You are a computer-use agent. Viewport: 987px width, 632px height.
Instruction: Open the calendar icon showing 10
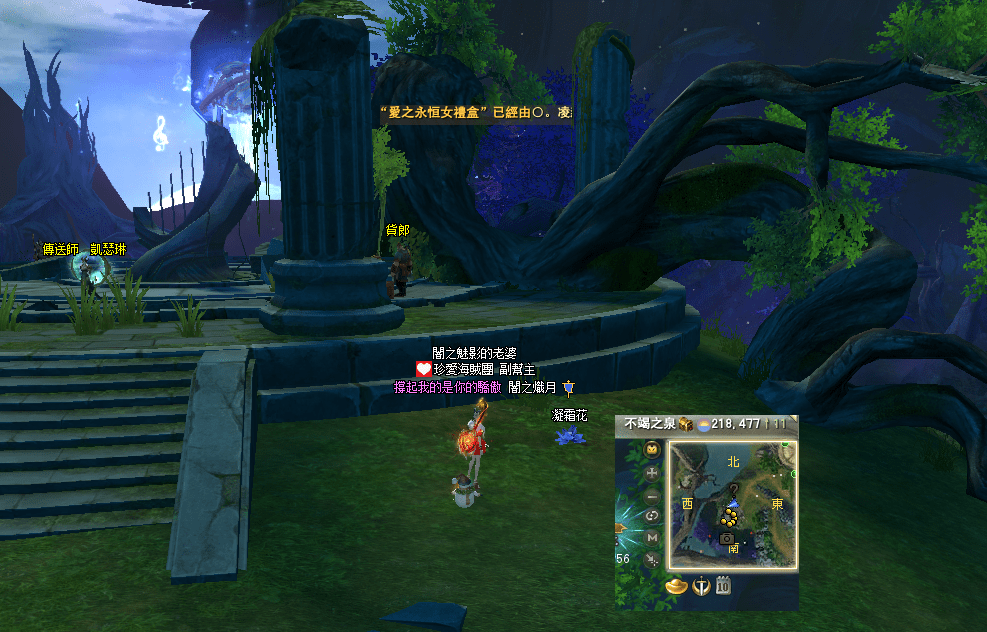click(x=723, y=586)
